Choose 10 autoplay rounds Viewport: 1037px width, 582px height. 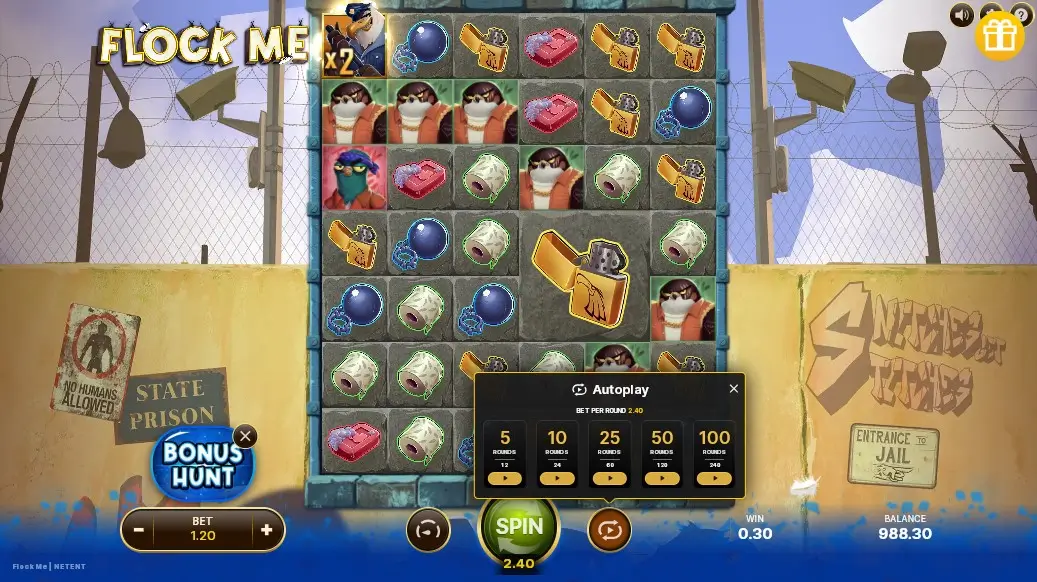coord(557,478)
